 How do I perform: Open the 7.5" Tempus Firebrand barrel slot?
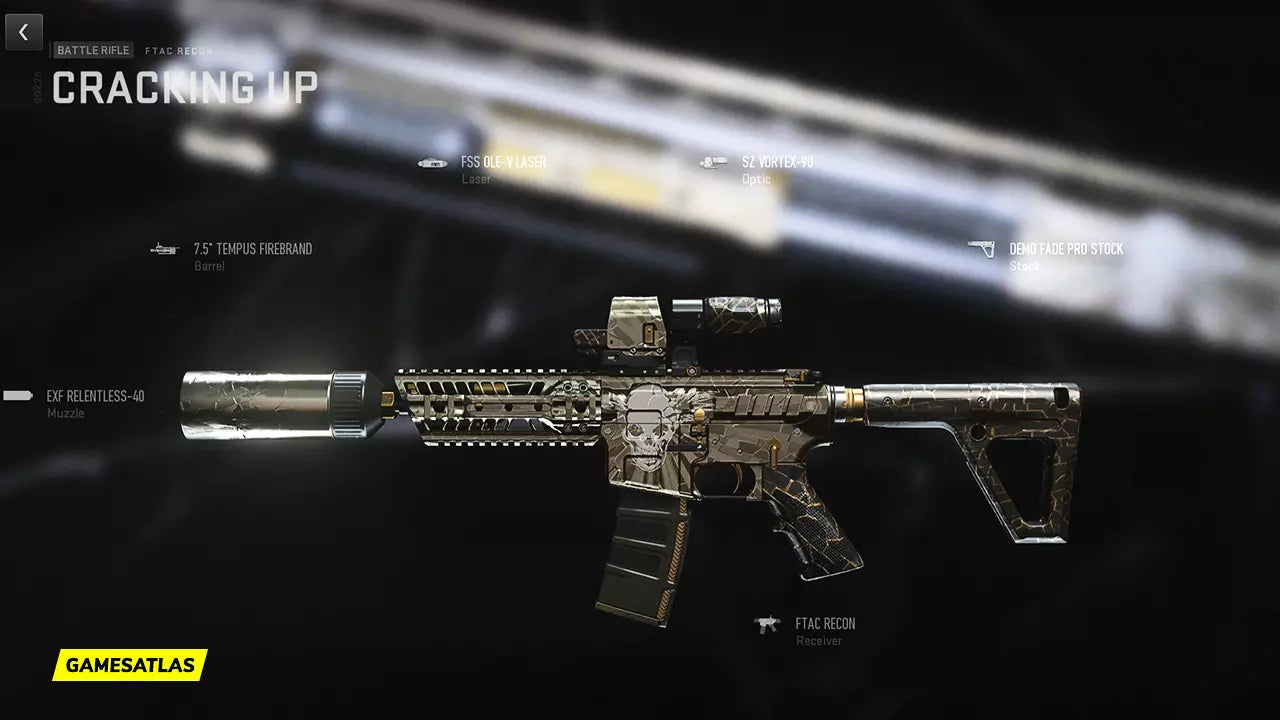click(252, 249)
